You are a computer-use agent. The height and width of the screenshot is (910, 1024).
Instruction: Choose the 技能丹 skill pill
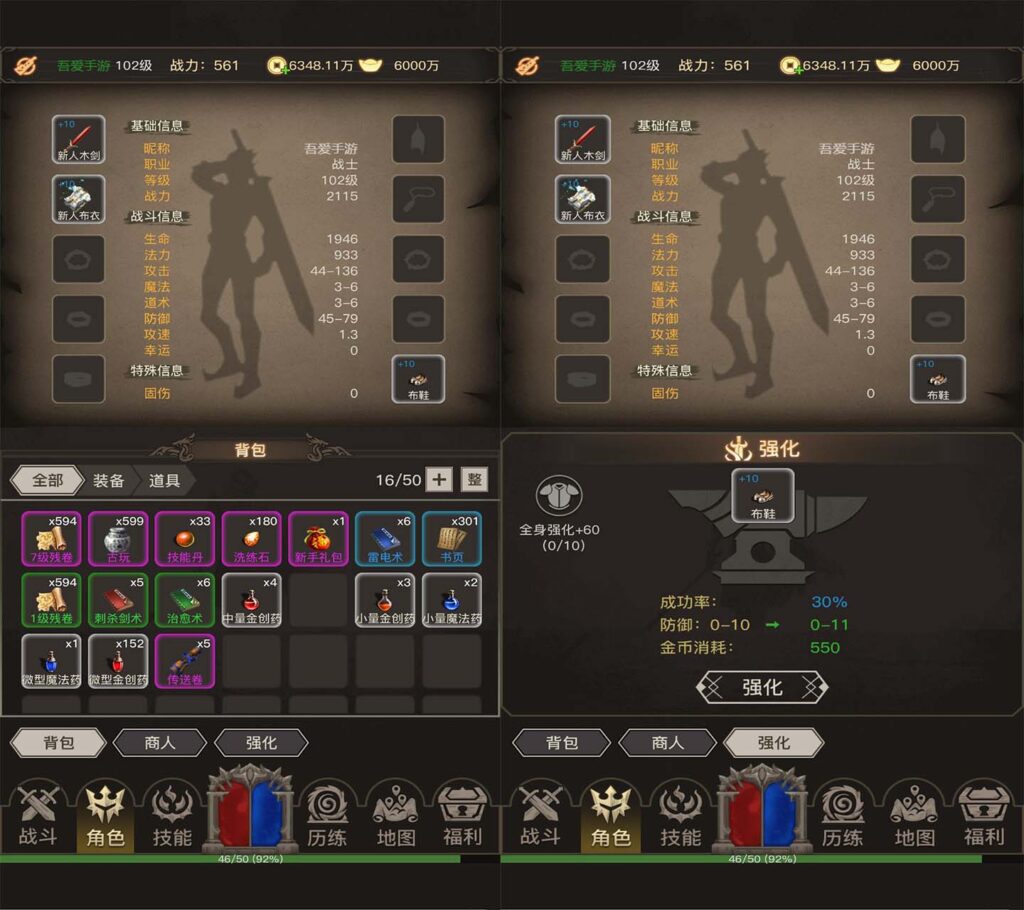click(x=185, y=539)
